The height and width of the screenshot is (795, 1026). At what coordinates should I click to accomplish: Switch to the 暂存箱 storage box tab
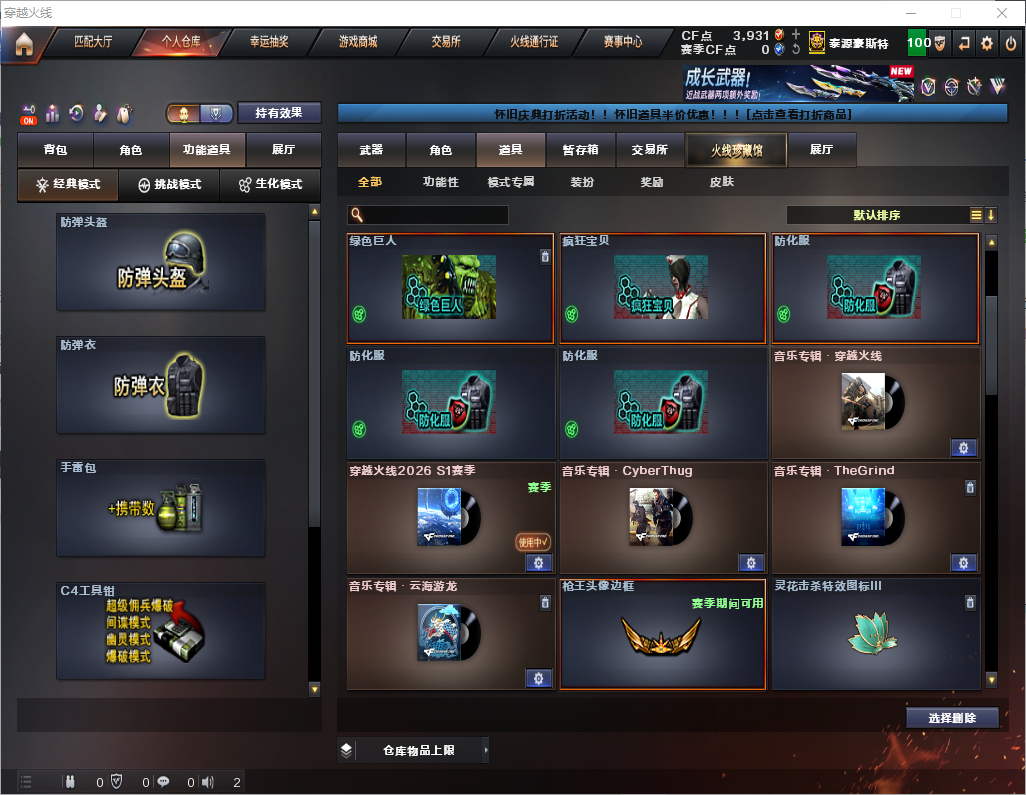tap(580, 150)
